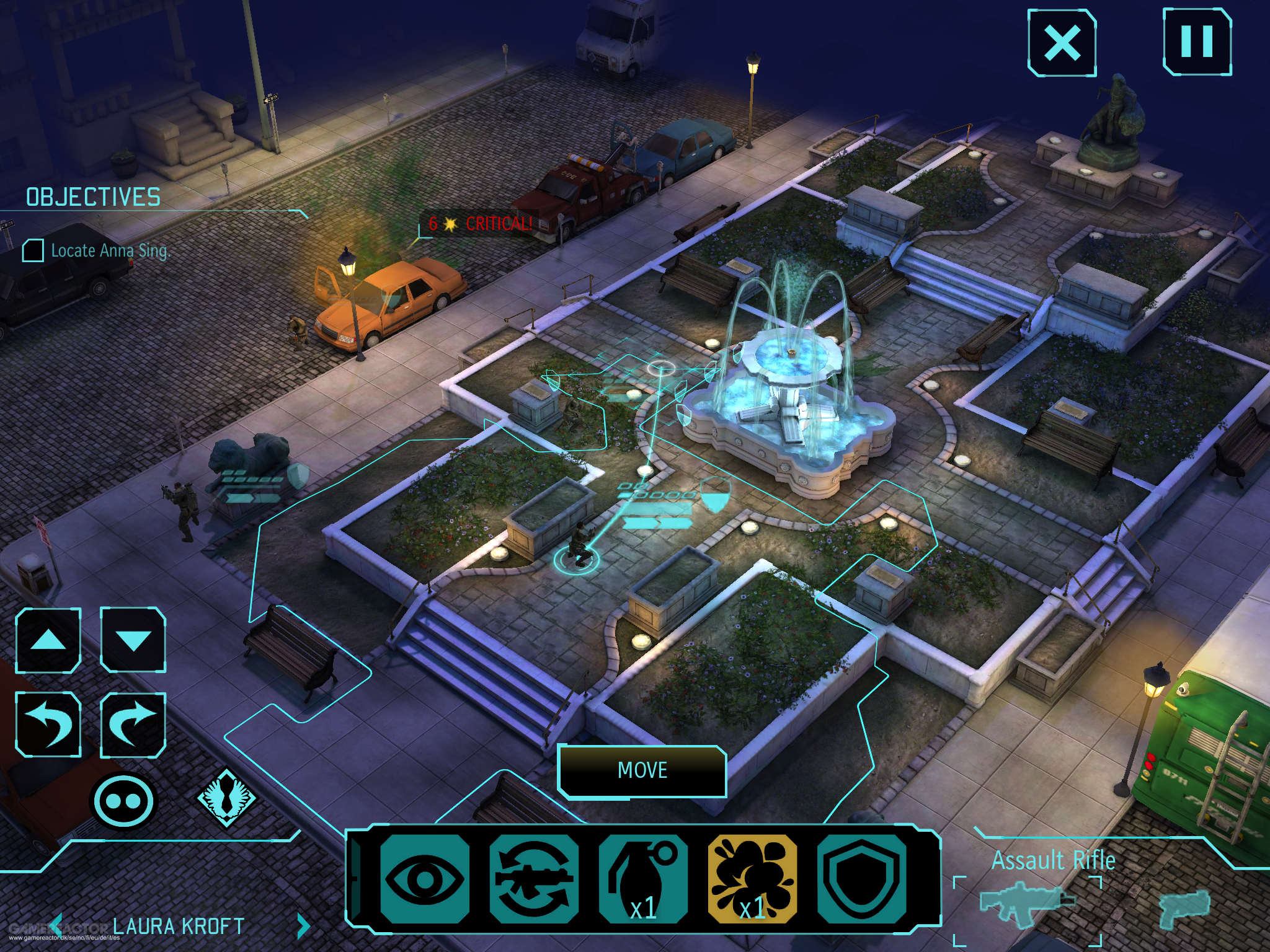Activate the Hunker Down shield ability

pyautogui.click(x=861, y=879)
